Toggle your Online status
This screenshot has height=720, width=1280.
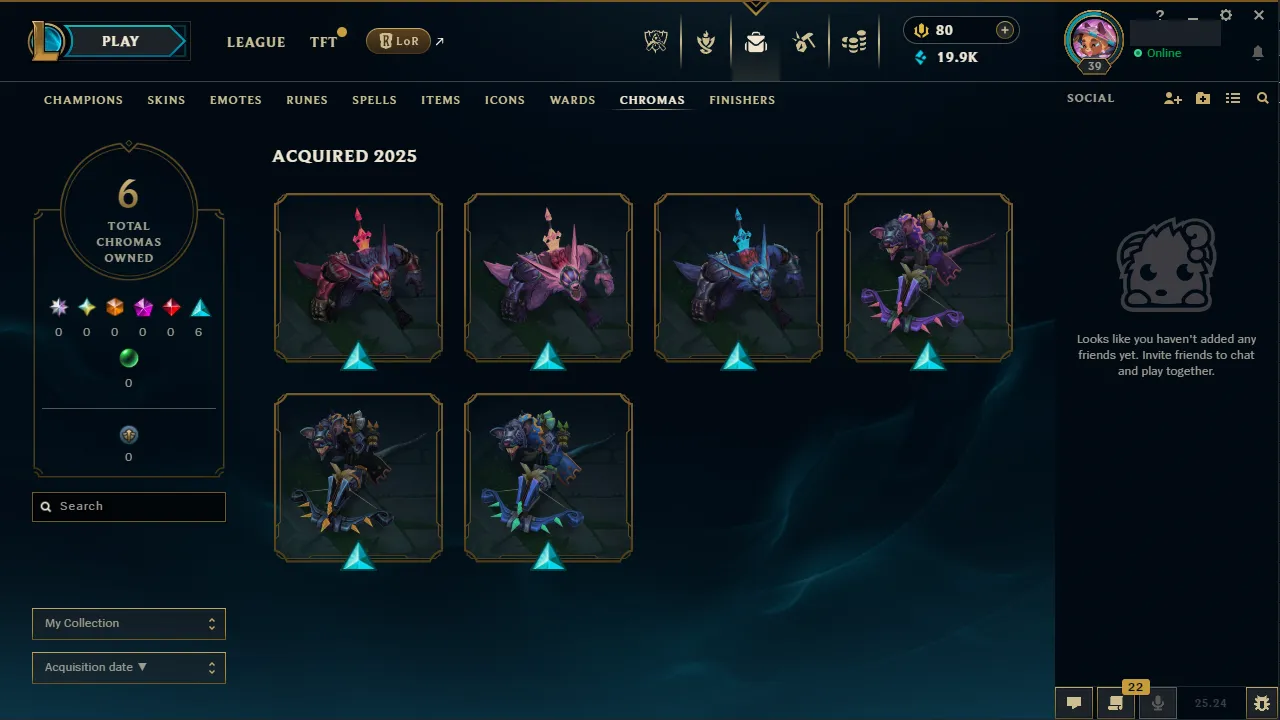click(x=1158, y=53)
